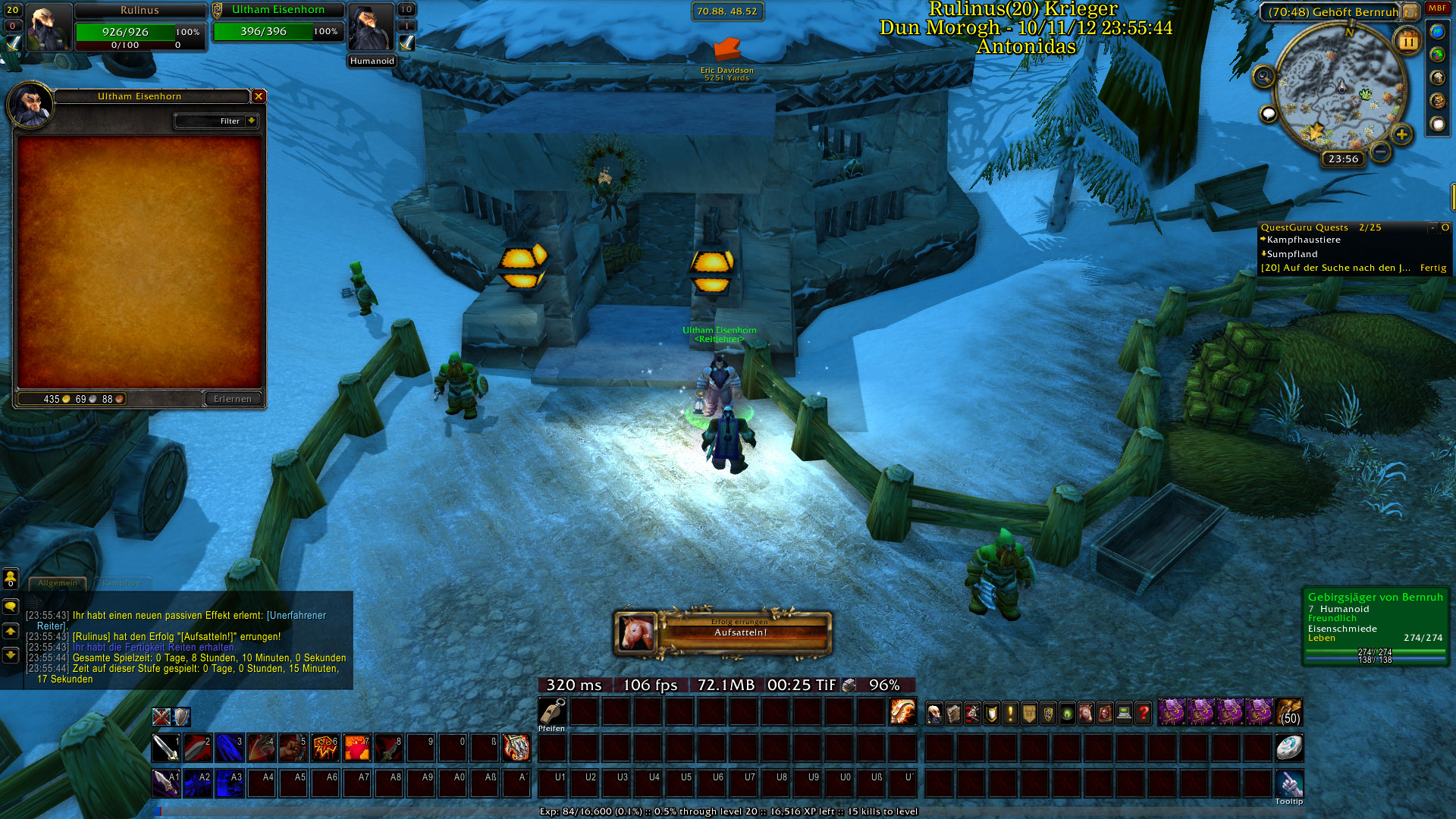Select the Kampfhaustiere quest tracker entry
Image resolution: width=1456 pixels, height=819 pixels.
coord(1304,240)
